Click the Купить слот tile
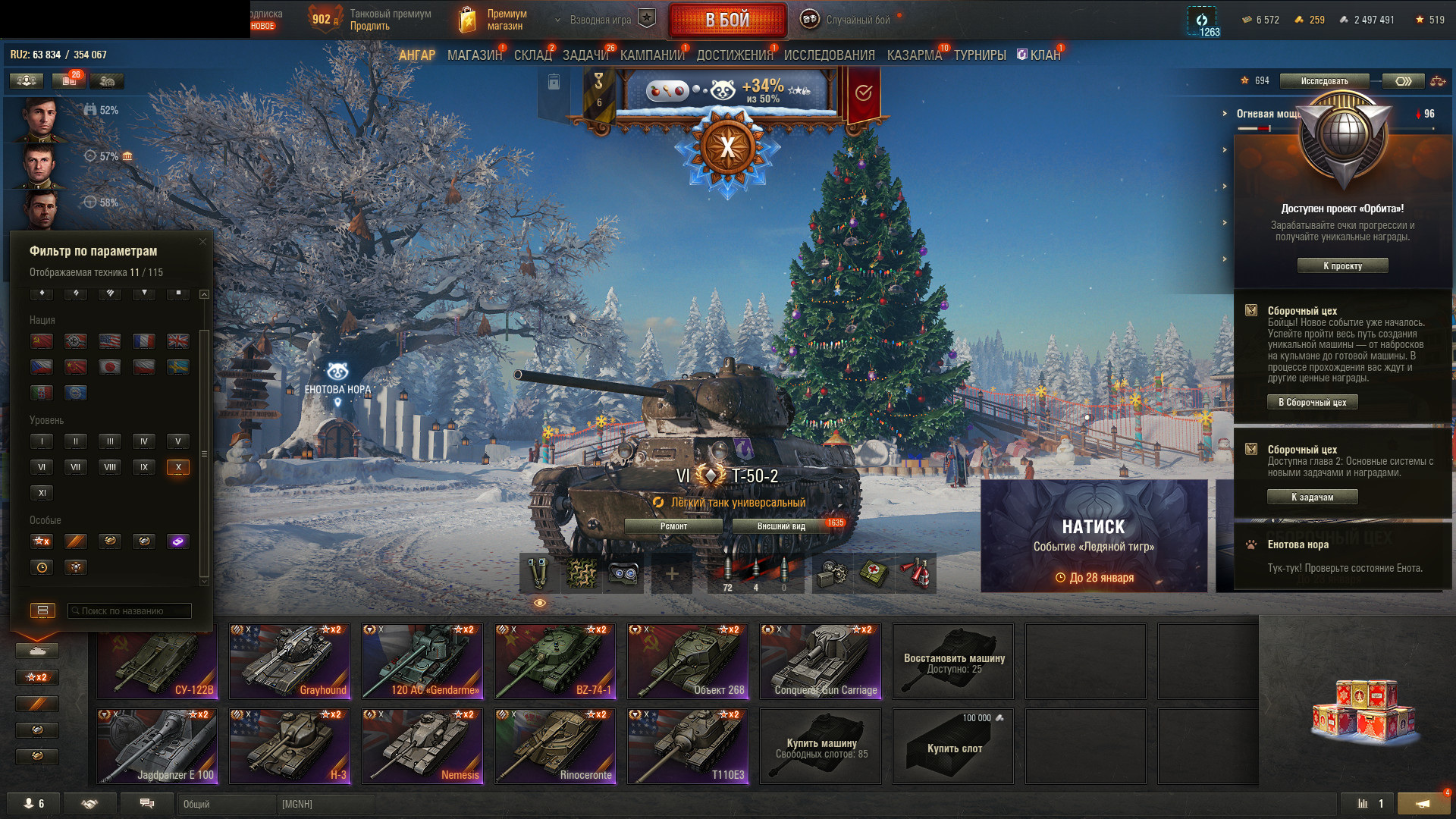Screen dimensions: 1456x819 (x=953, y=746)
